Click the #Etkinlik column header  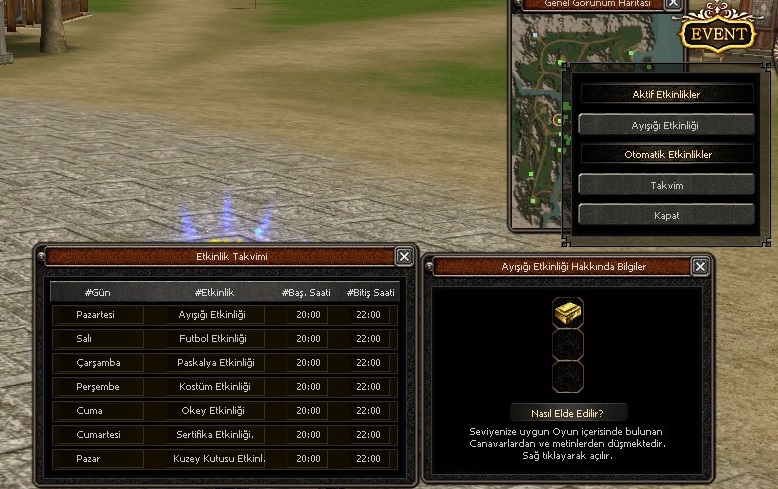point(213,292)
